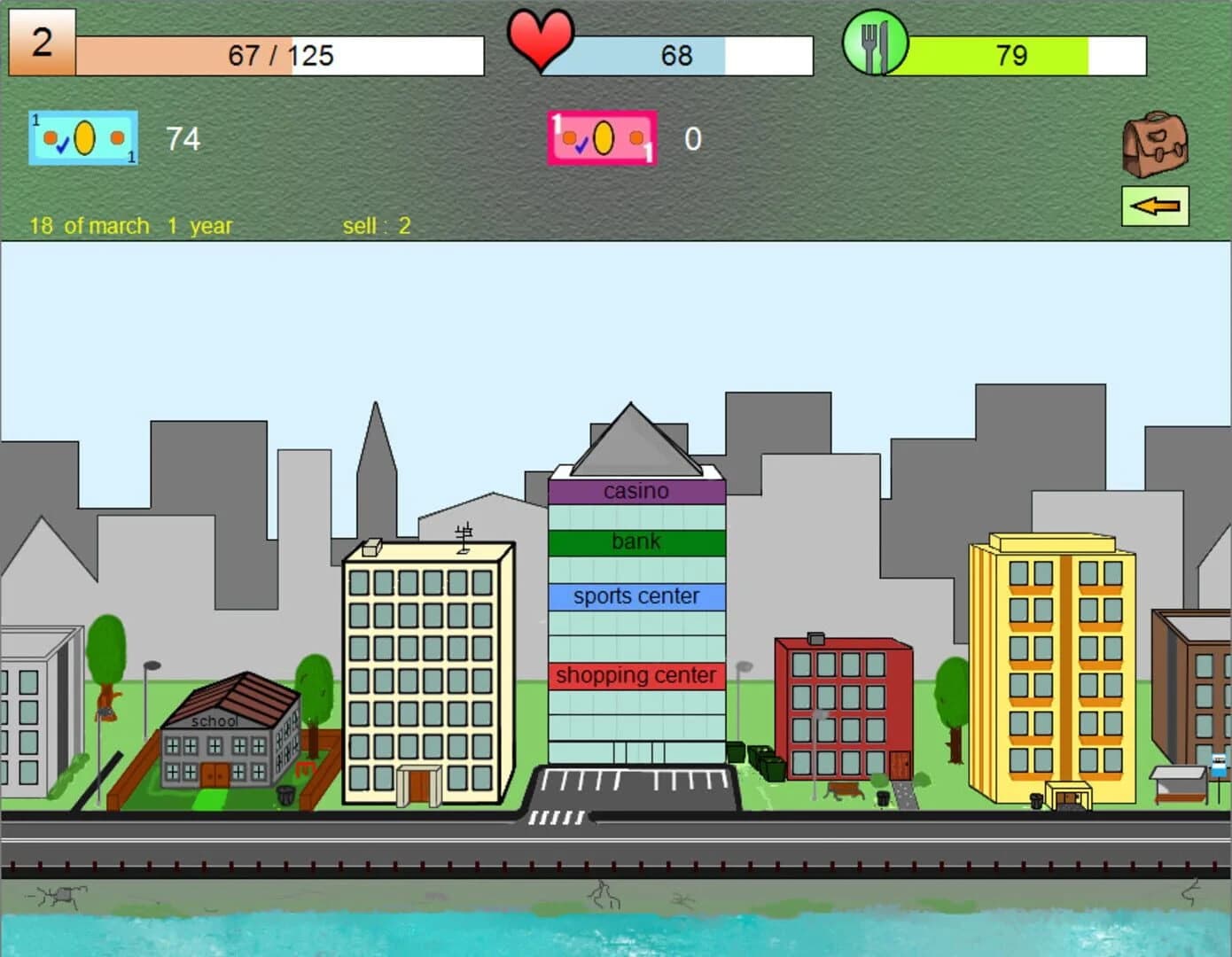Visit the shopping center floor

[x=636, y=675]
